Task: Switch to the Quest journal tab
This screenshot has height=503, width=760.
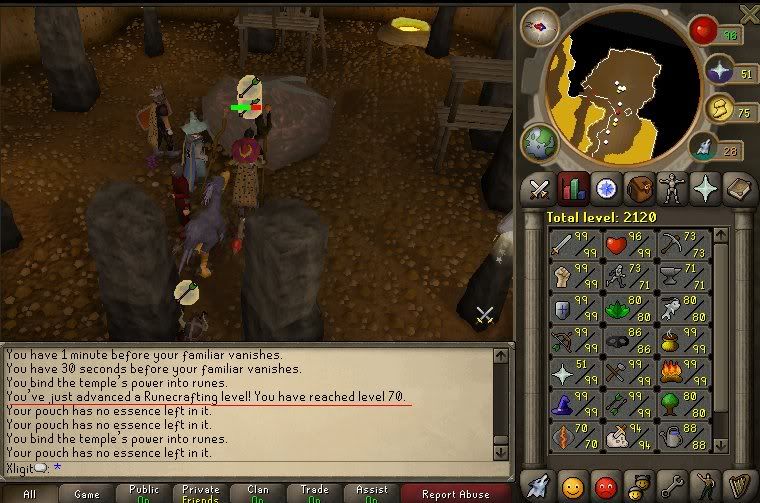Action: [x=605, y=188]
